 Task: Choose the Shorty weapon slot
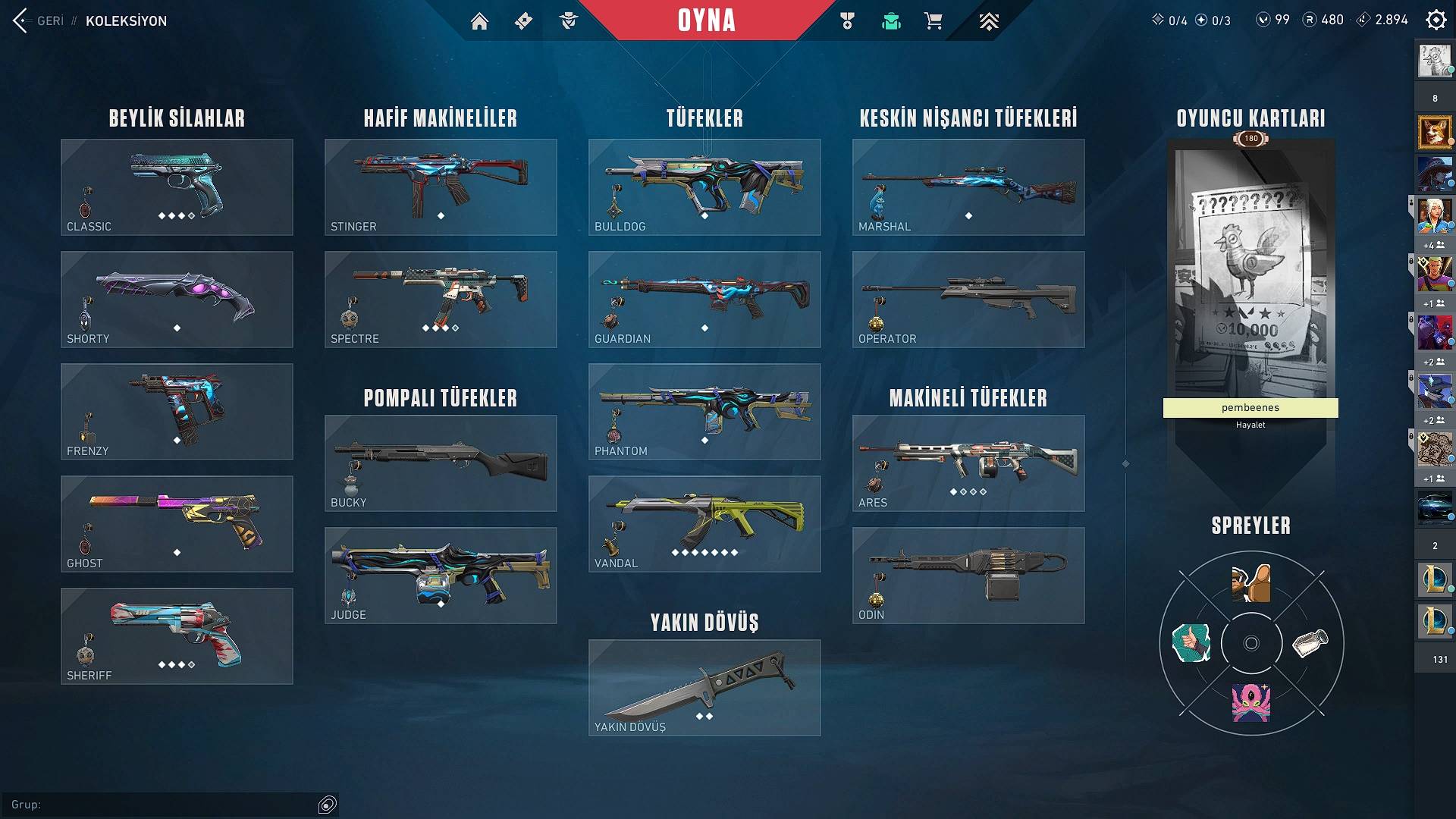(177, 300)
